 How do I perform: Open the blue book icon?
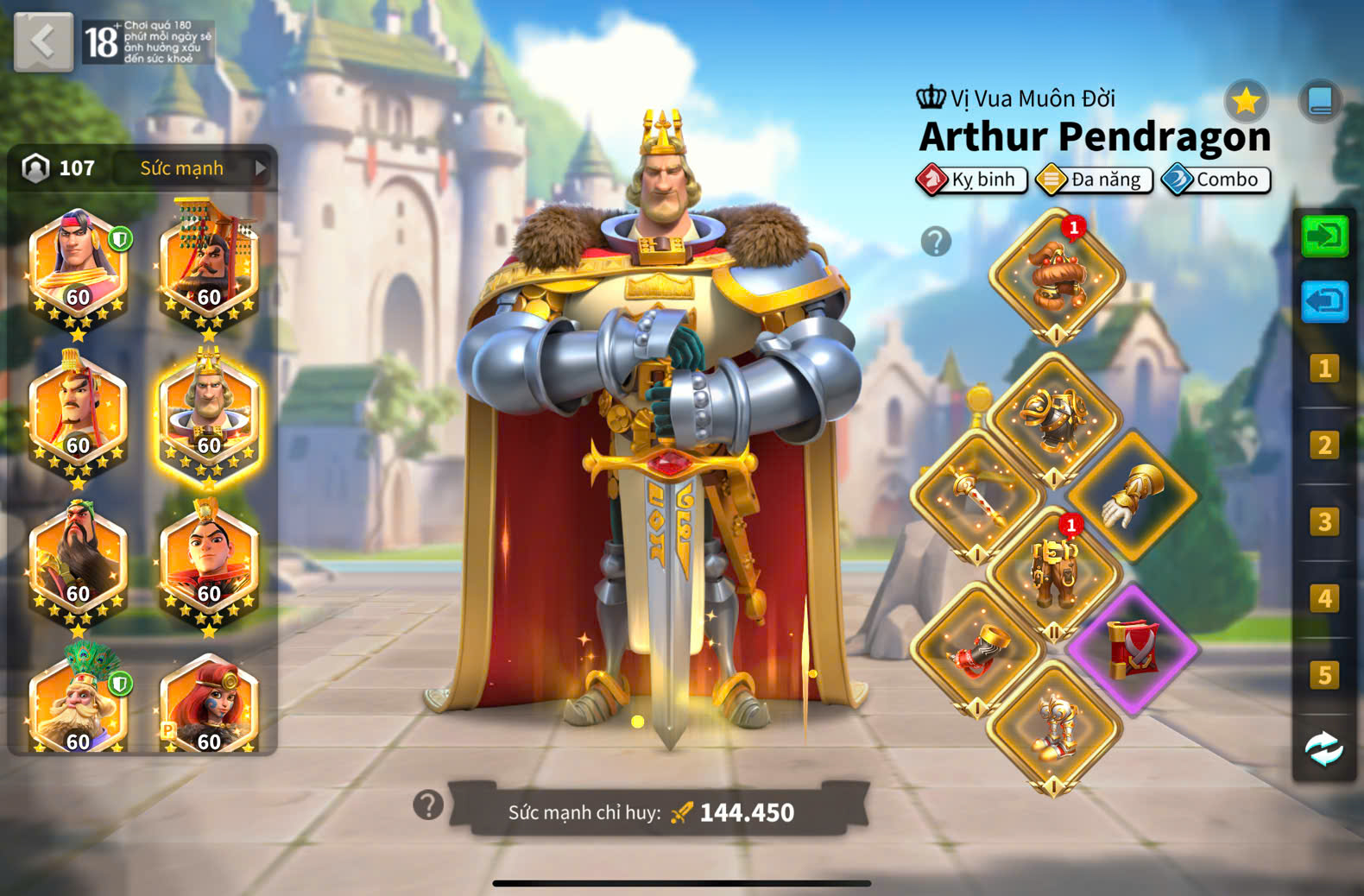[x=1320, y=102]
